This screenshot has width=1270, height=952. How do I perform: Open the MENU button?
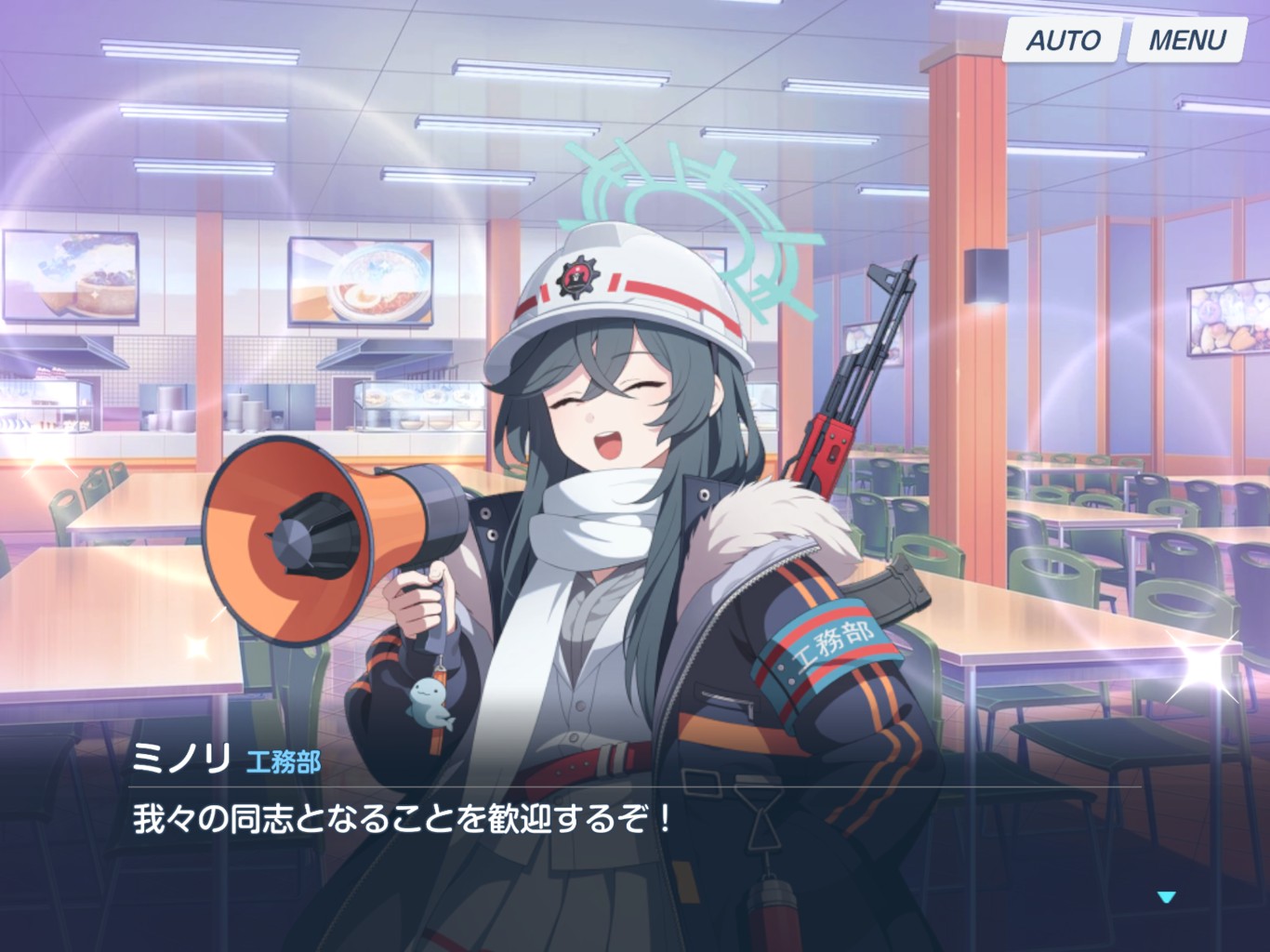pyautogui.click(x=1186, y=41)
